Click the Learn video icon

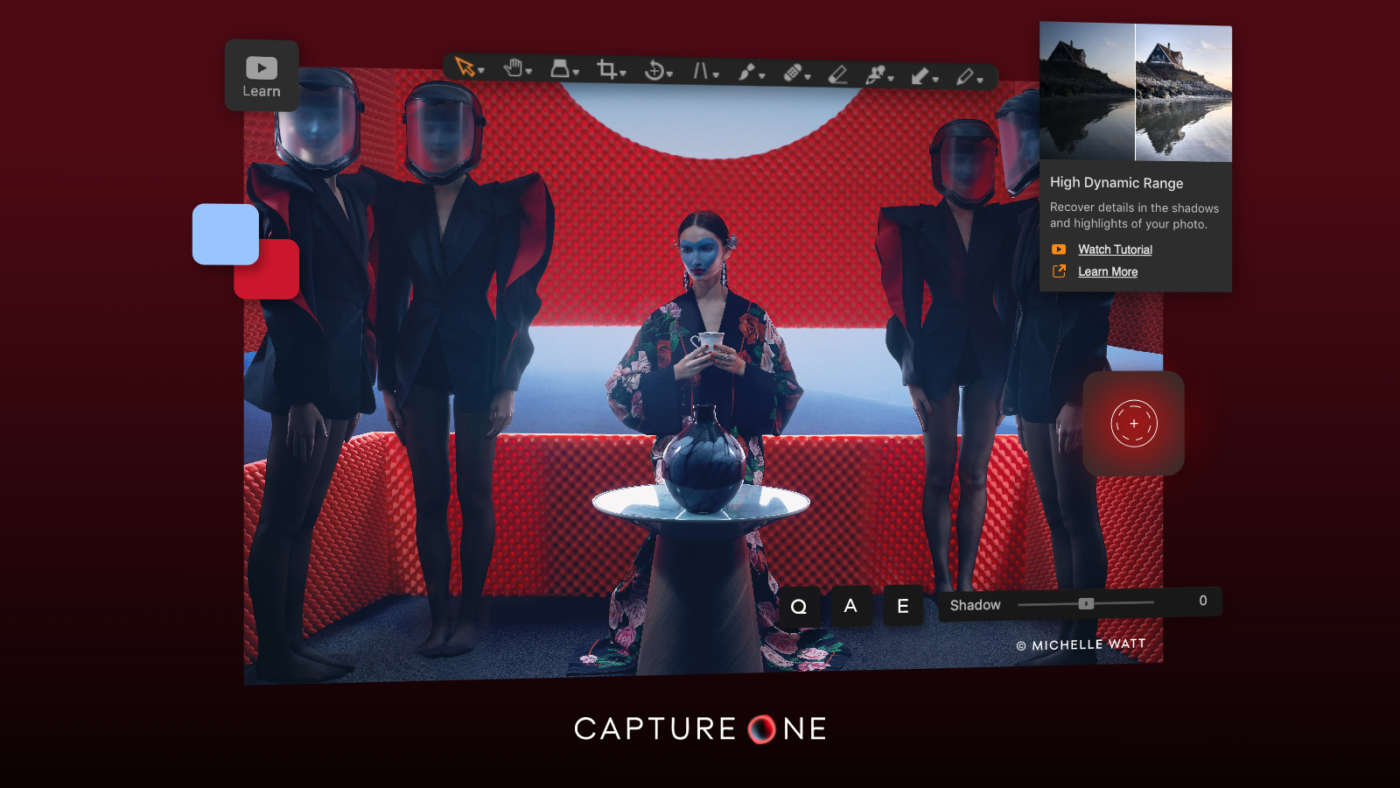[x=262, y=67]
